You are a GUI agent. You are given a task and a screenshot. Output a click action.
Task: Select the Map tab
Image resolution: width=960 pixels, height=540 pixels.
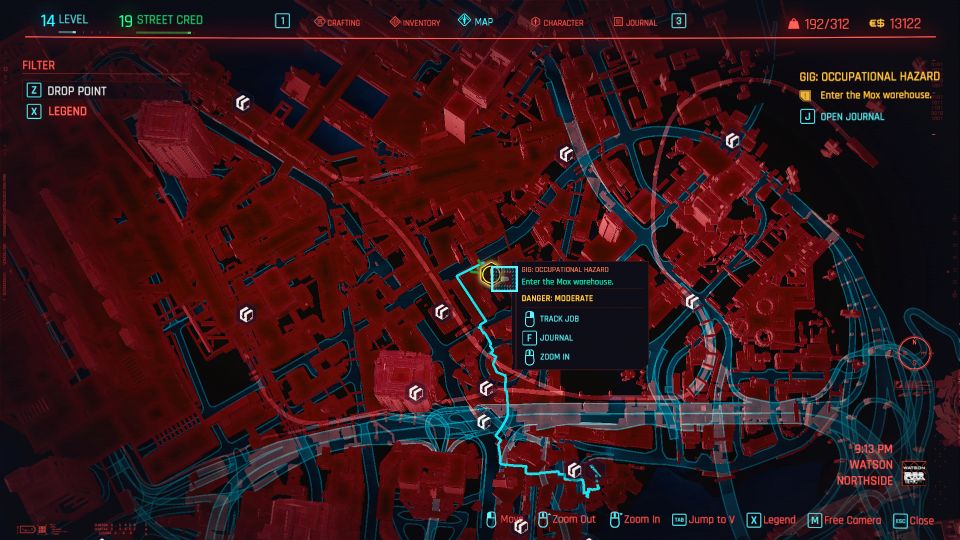coord(476,21)
